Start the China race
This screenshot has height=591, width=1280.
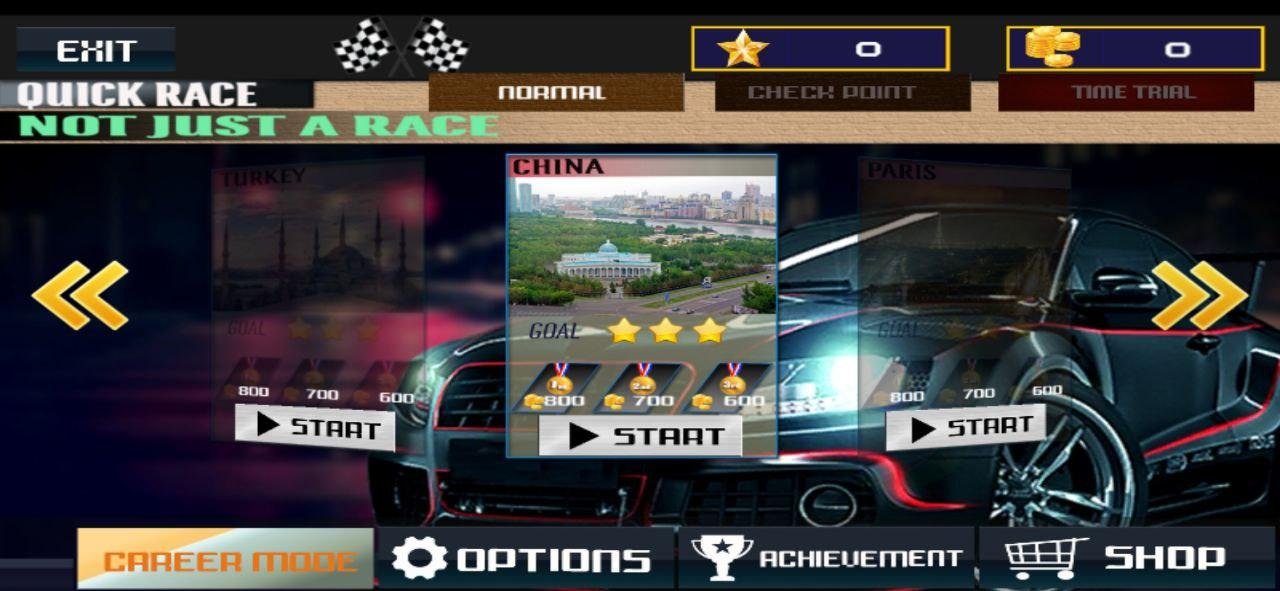(640, 436)
